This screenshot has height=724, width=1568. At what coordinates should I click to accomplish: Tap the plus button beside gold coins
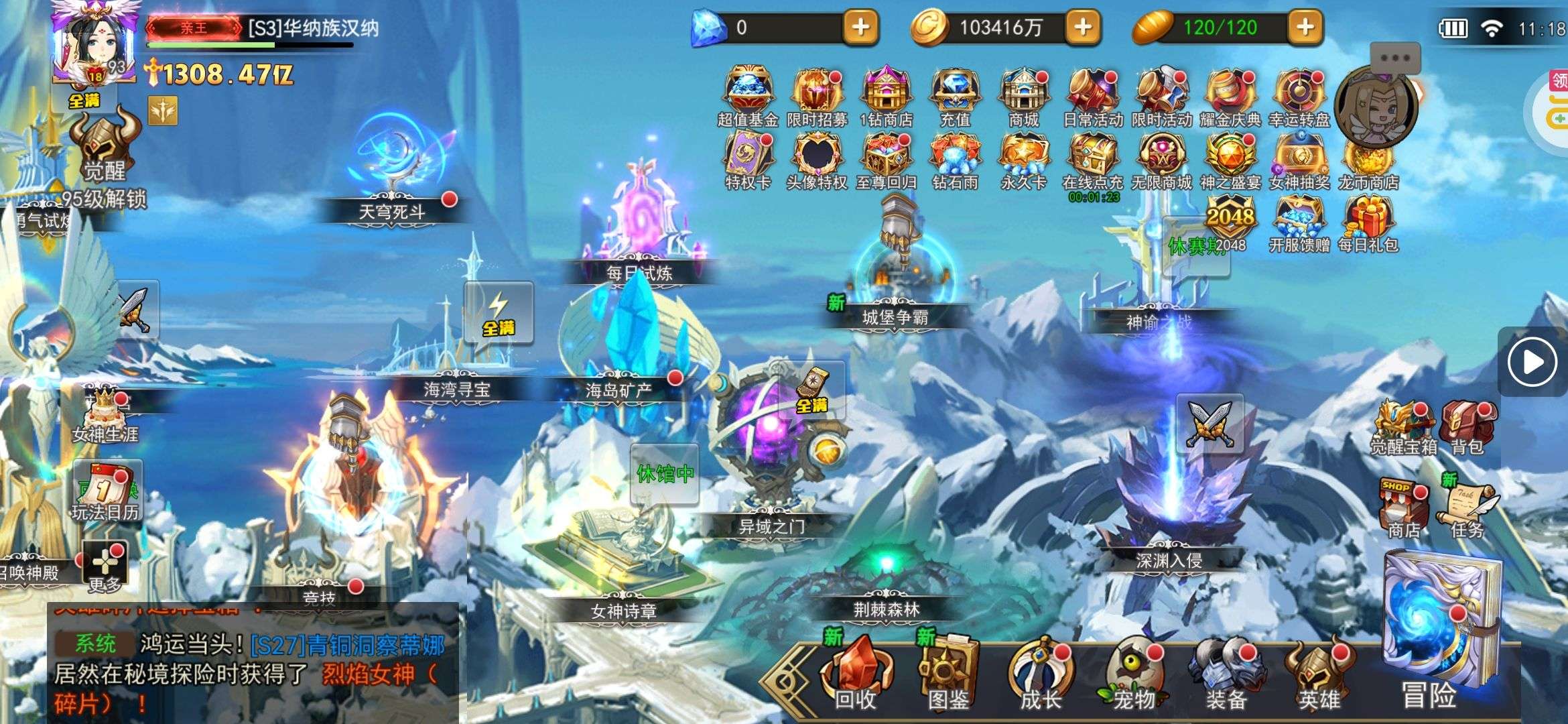pos(1083,27)
